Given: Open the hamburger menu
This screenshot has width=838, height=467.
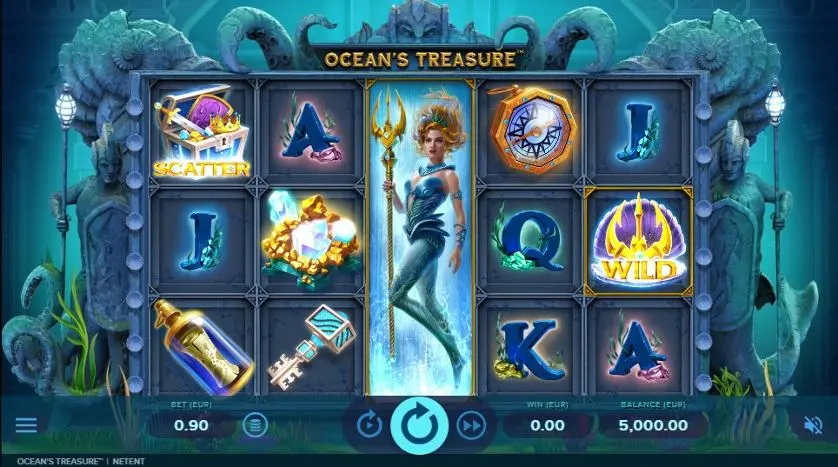Looking at the screenshot, I should (x=26, y=425).
